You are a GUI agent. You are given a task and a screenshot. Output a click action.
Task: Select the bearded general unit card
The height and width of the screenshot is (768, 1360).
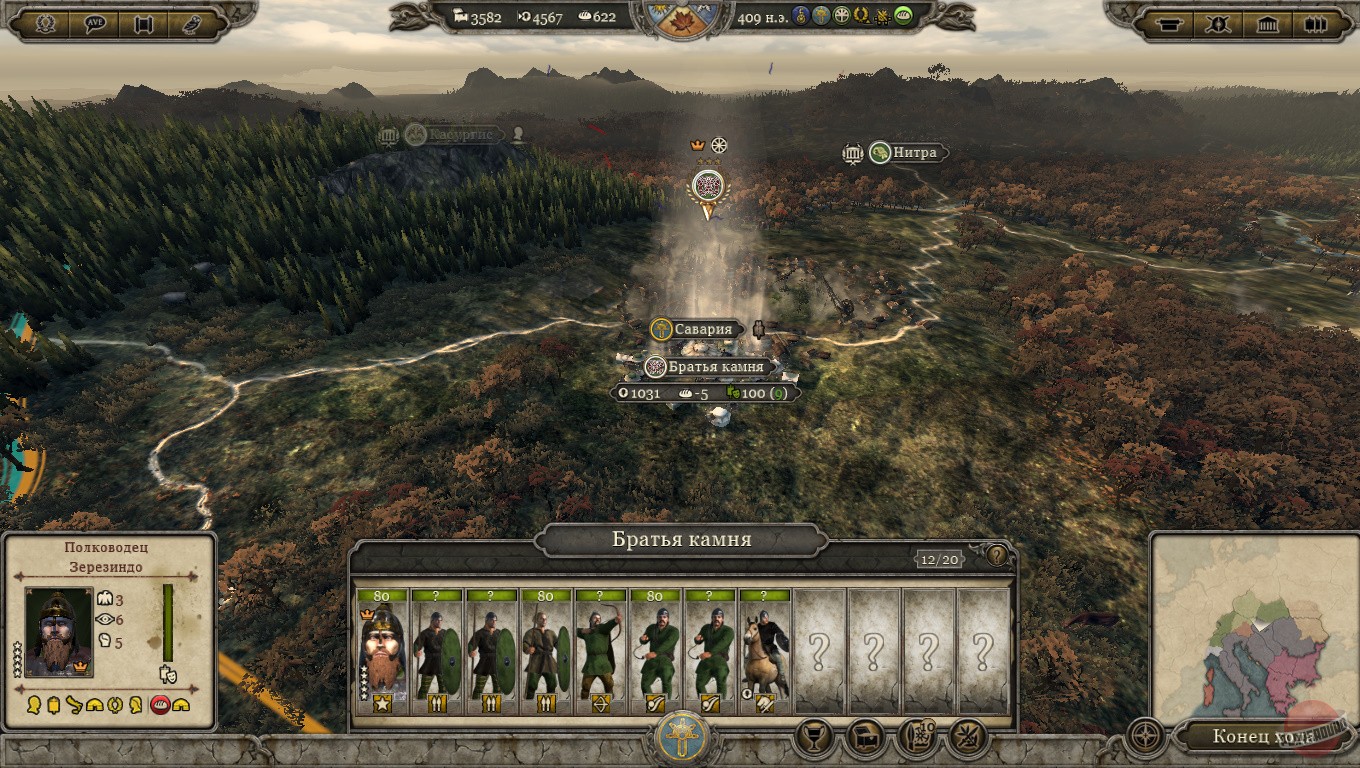[x=381, y=652]
